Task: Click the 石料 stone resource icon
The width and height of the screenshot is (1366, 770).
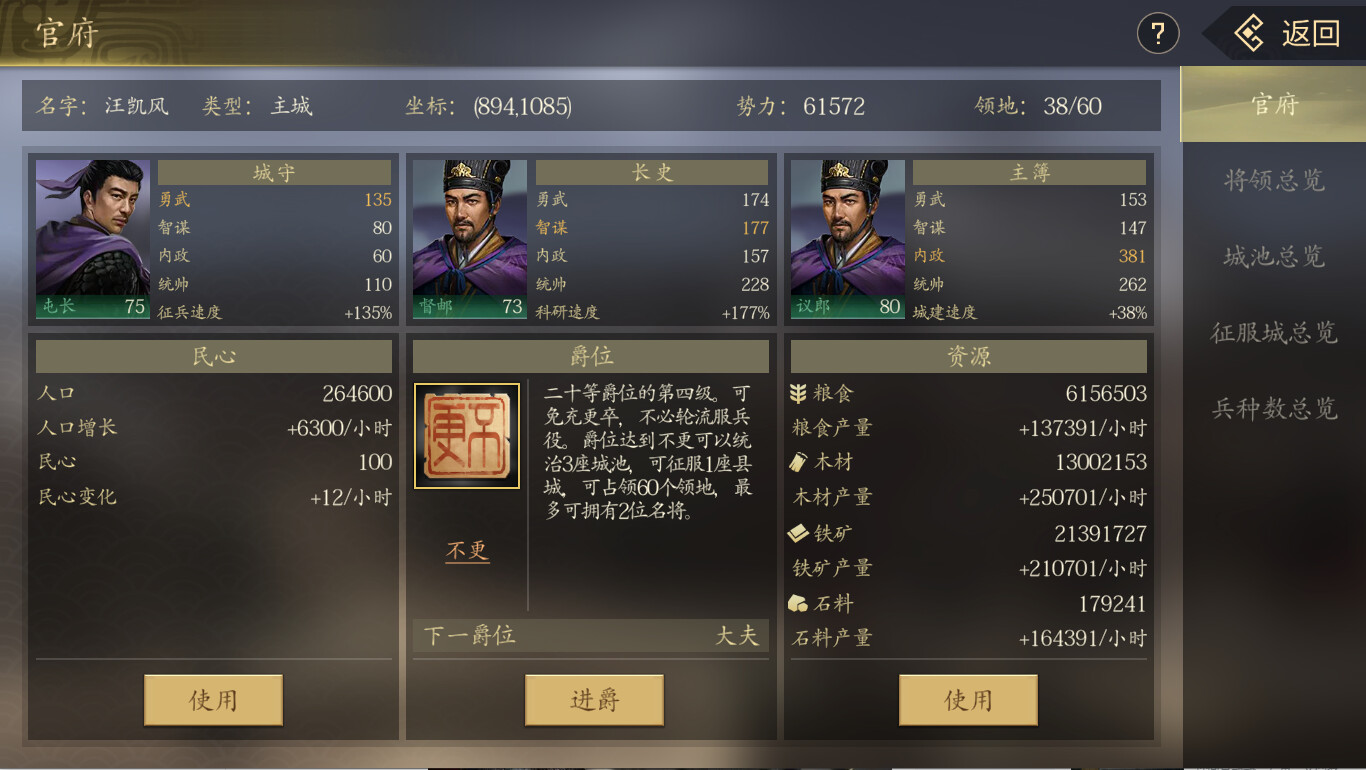Action: coord(798,603)
